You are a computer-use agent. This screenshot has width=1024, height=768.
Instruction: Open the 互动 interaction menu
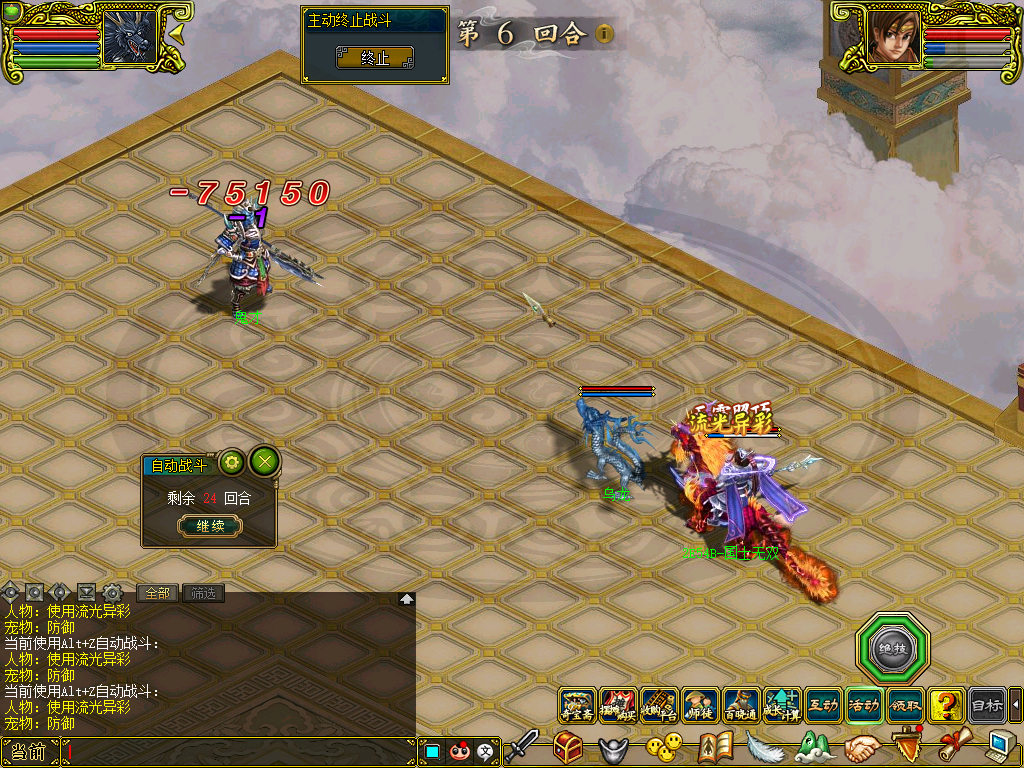[x=823, y=706]
